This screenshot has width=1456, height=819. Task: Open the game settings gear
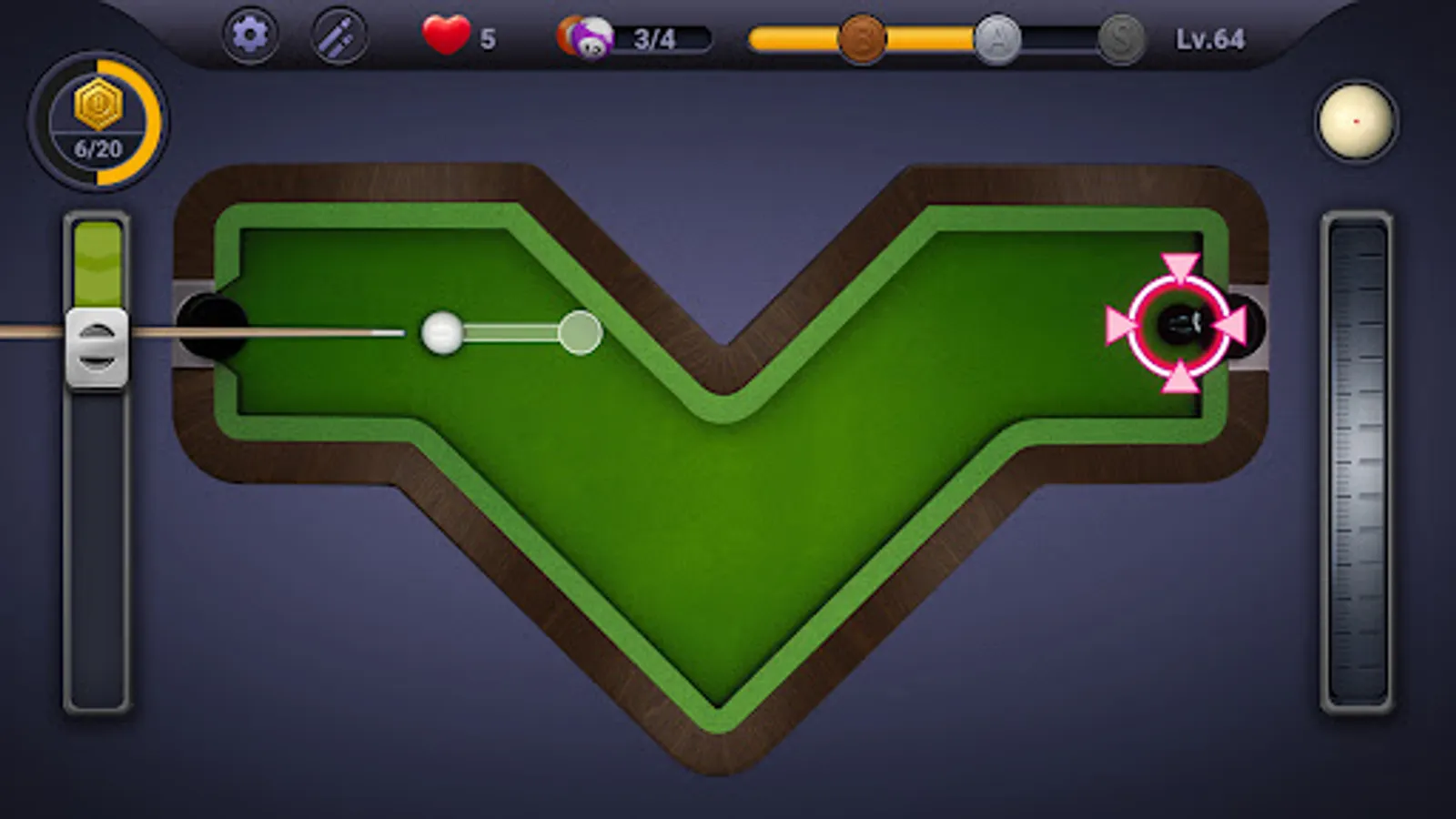point(252,35)
